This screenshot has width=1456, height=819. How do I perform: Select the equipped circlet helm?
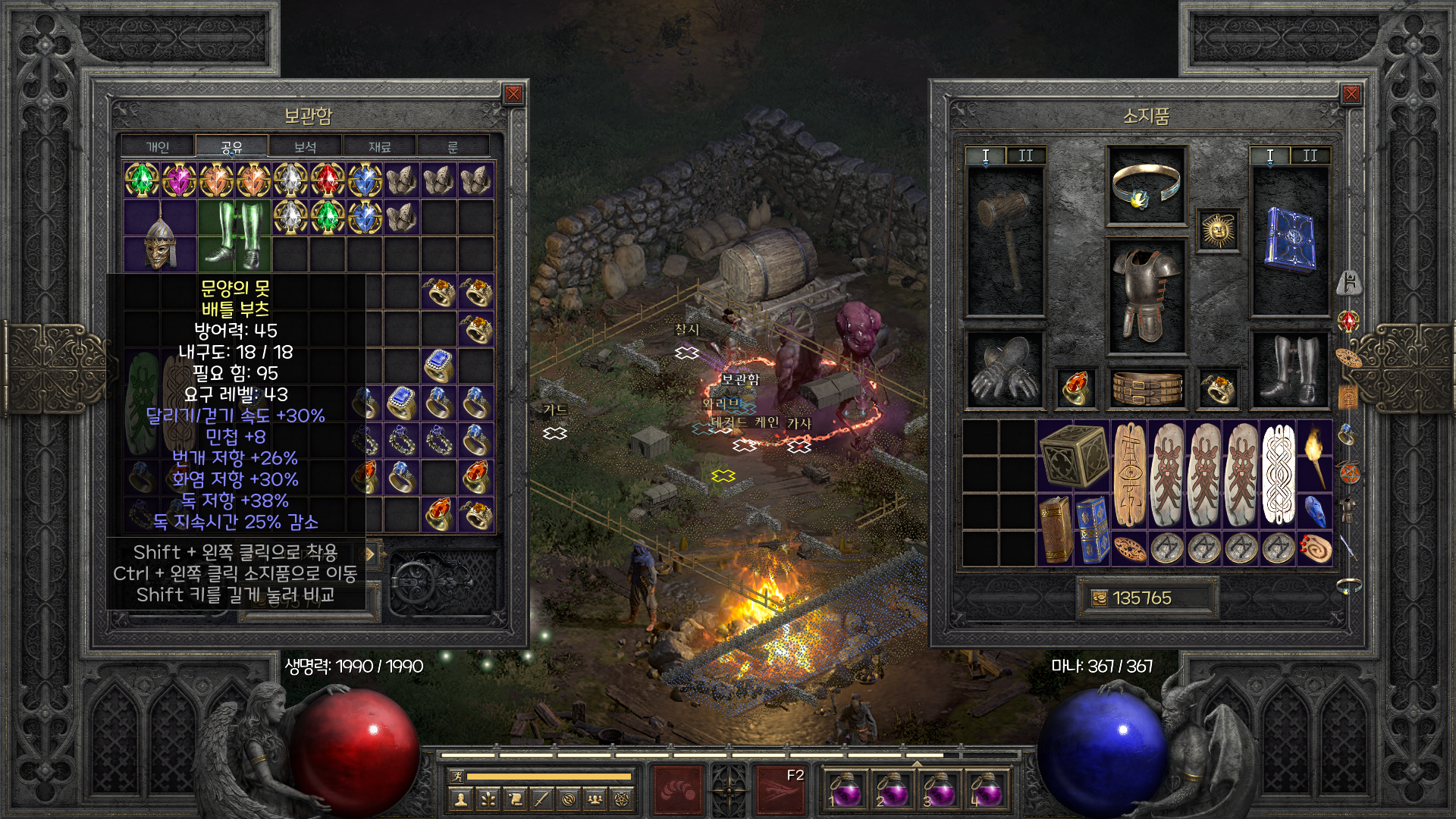[1146, 187]
